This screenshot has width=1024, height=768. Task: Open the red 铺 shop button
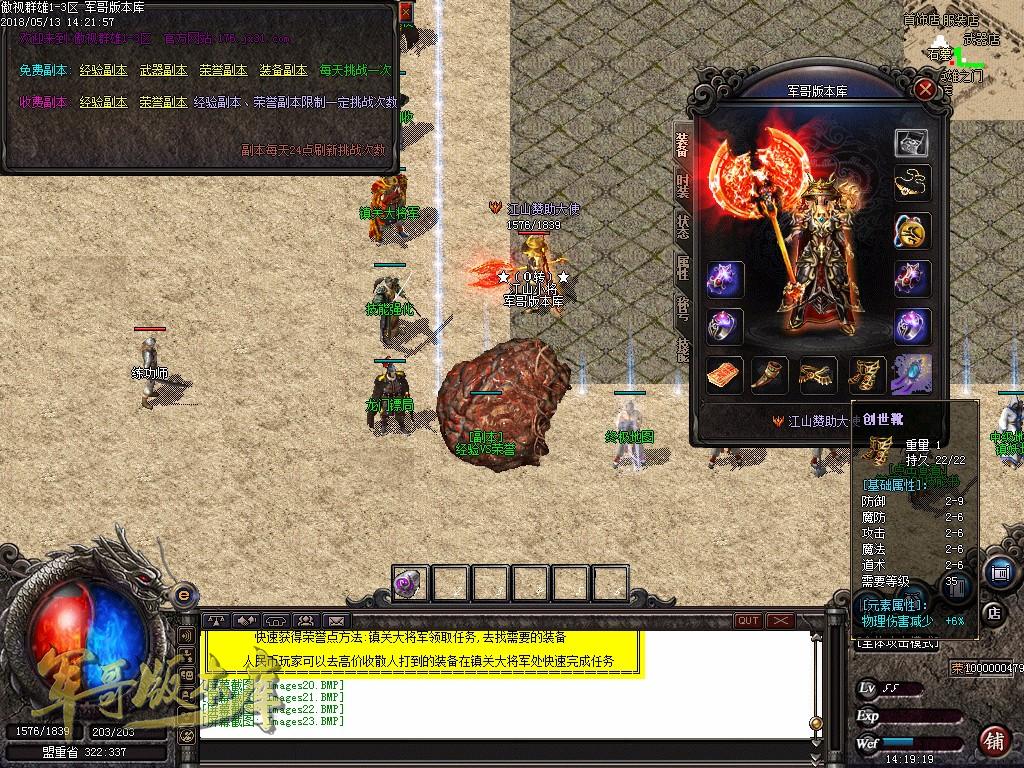993,741
